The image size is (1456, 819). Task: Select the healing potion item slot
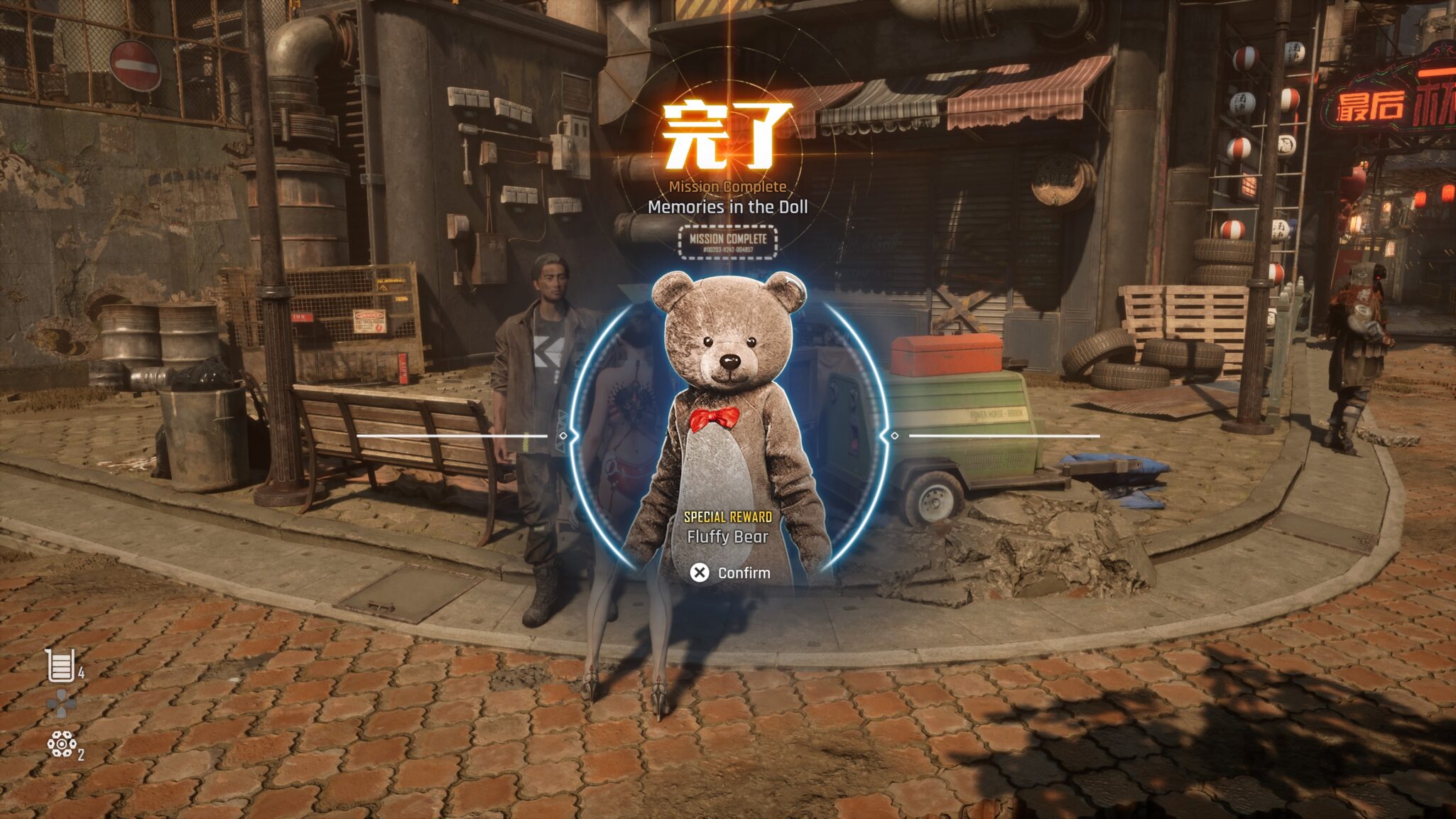click(61, 666)
